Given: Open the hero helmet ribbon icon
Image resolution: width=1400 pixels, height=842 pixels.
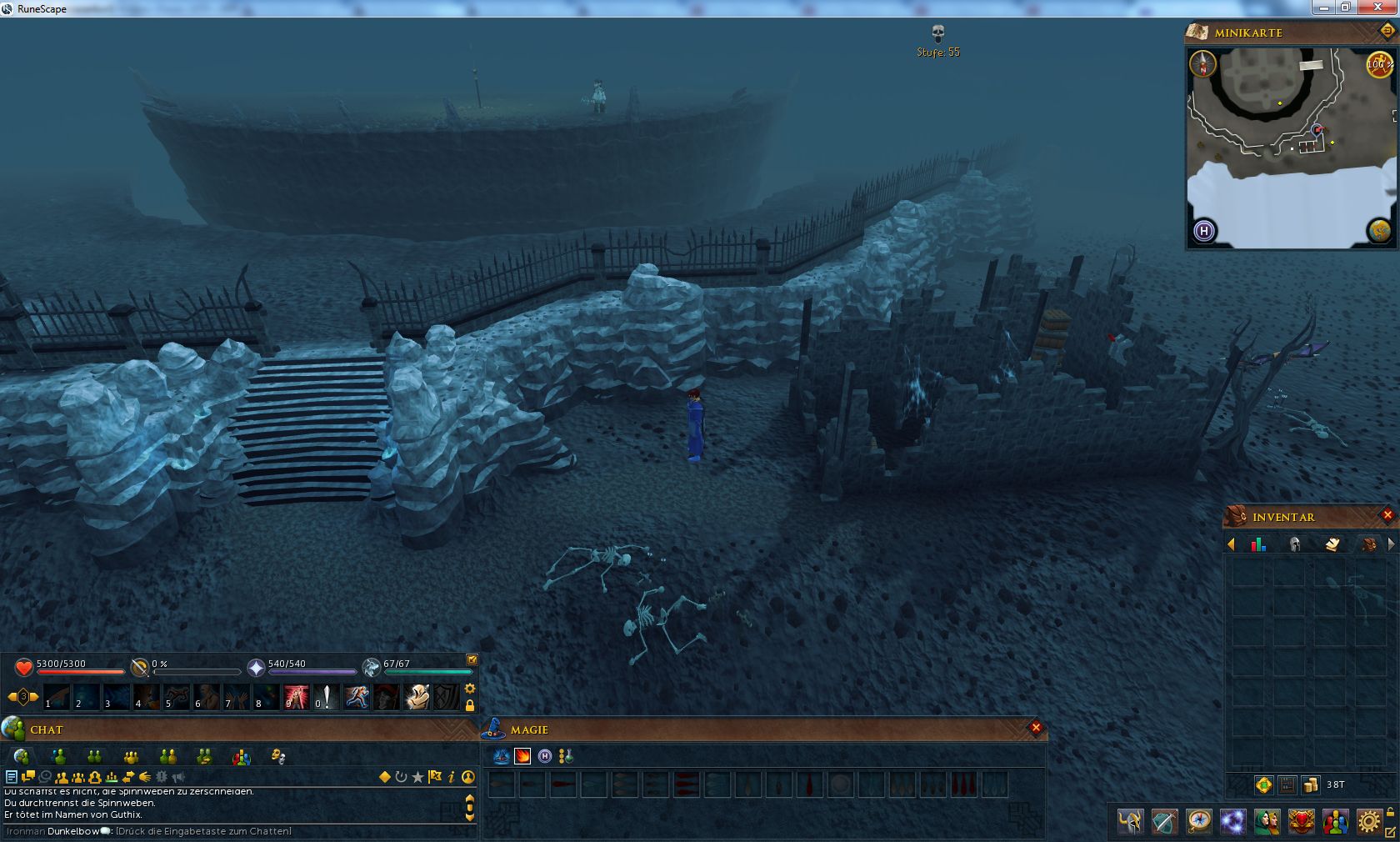Looking at the screenshot, I should click(1131, 822).
